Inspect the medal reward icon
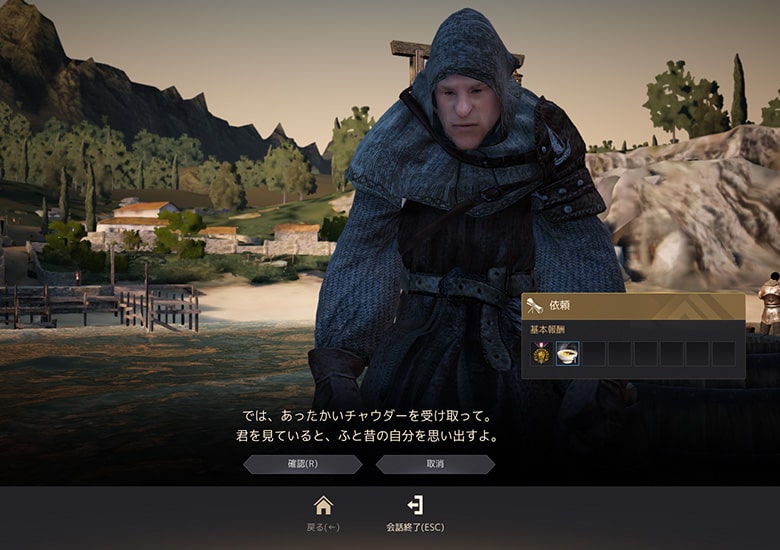 pos(541,354)
